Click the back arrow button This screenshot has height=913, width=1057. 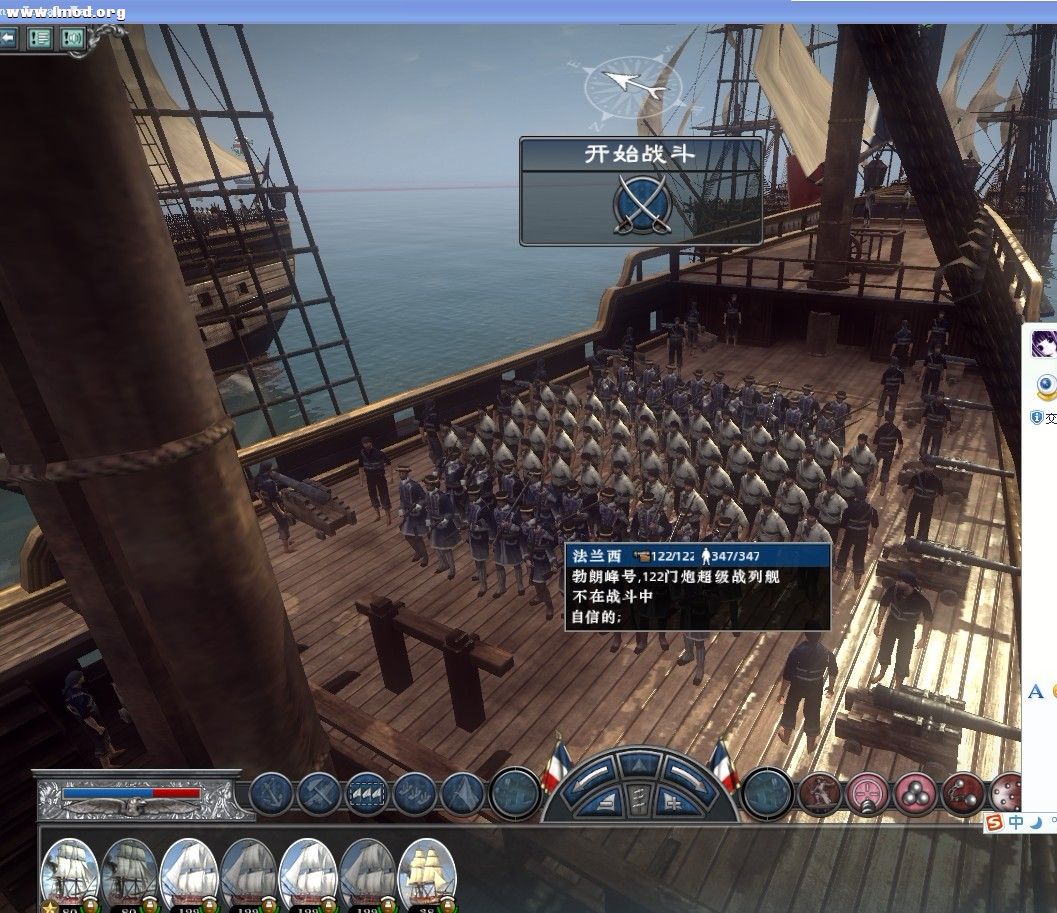pos(9,38)
